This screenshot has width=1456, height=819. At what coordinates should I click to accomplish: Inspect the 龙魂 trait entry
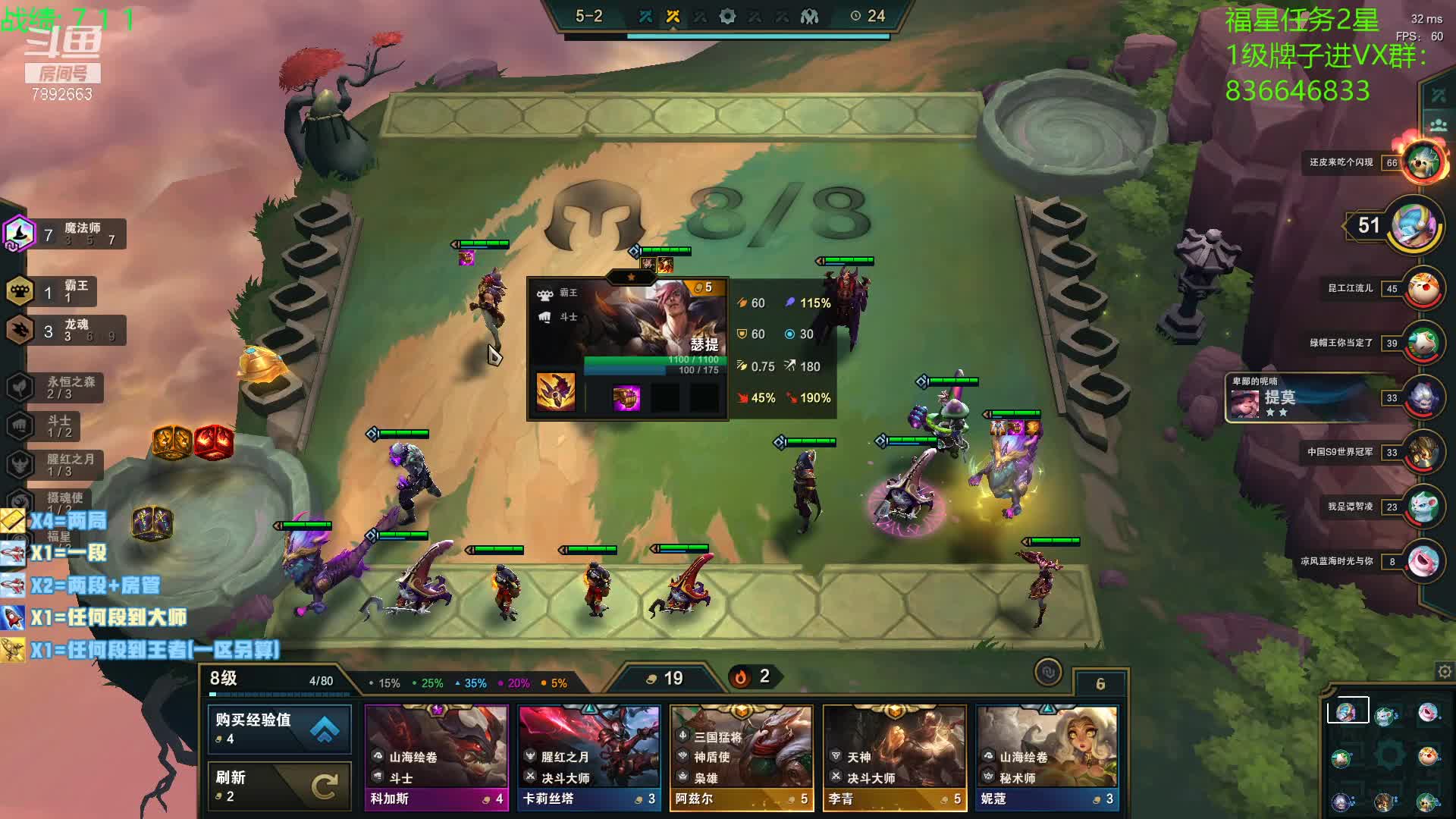(64, 331)
